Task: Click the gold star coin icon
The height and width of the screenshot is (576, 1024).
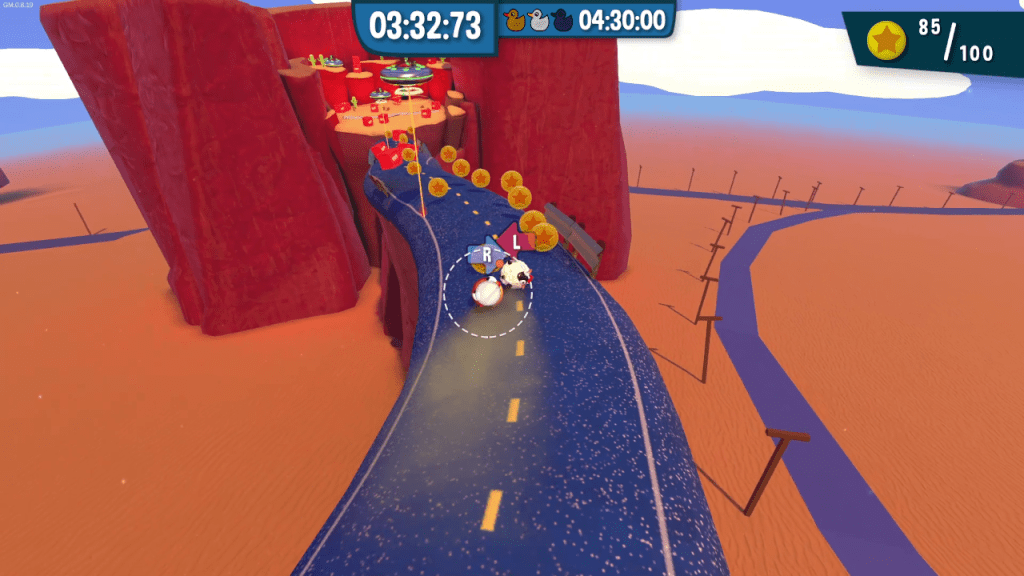Action: click(x=886, y=42)
